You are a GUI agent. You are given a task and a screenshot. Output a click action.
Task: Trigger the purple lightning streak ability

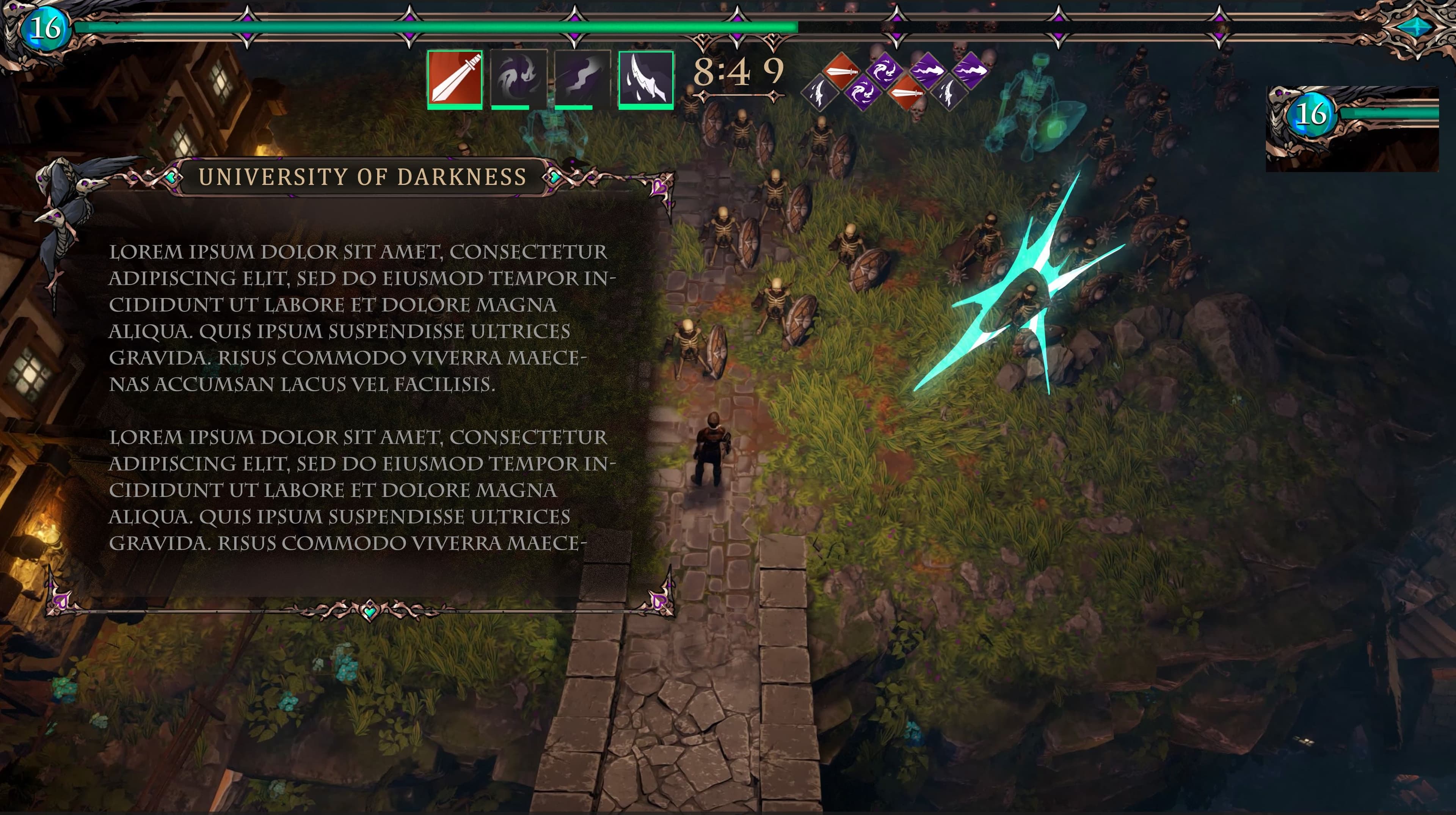(582, 79)
